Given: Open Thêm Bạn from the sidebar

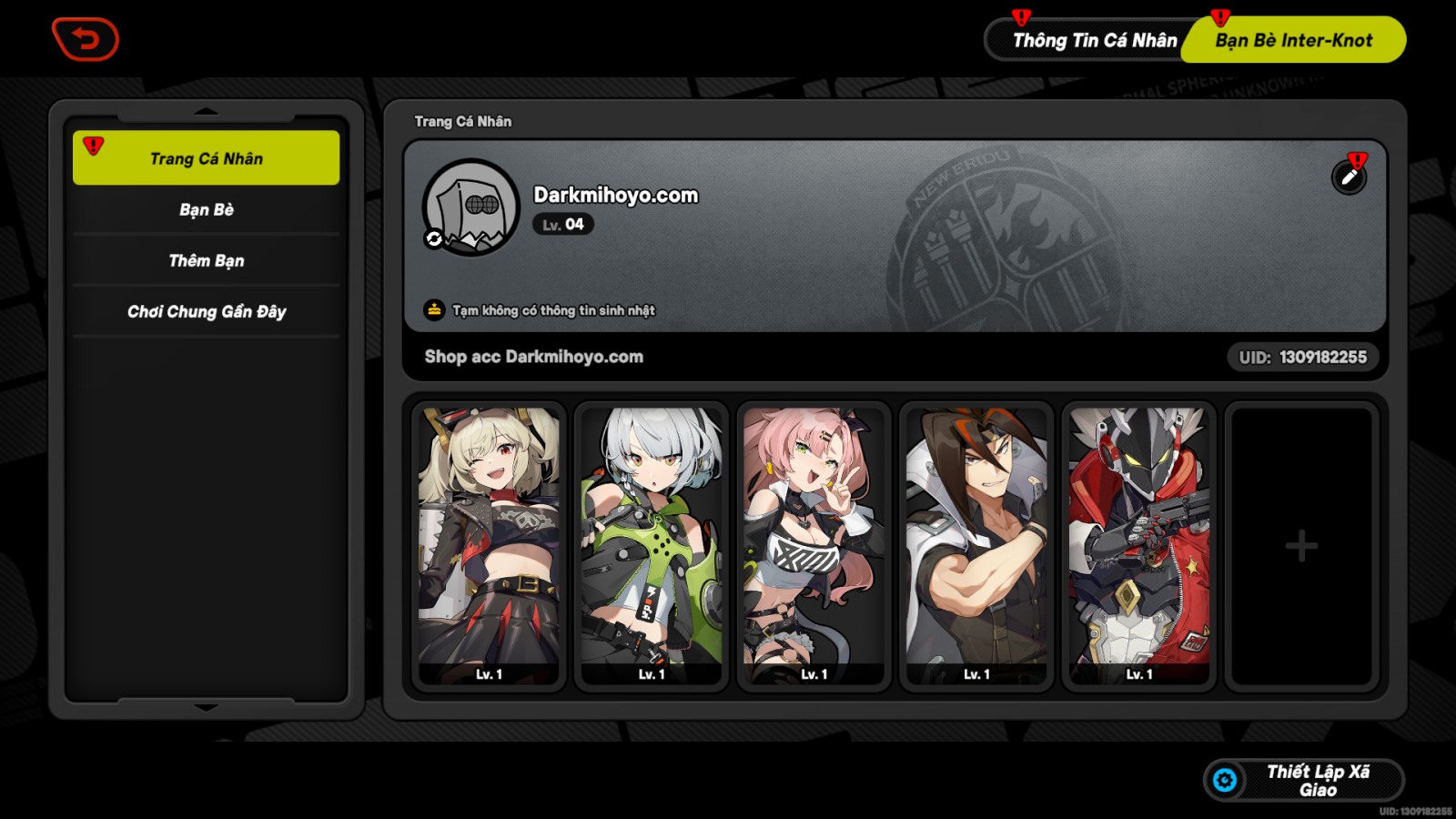Looking at the screenshot, I should click(x=206, y=260).
